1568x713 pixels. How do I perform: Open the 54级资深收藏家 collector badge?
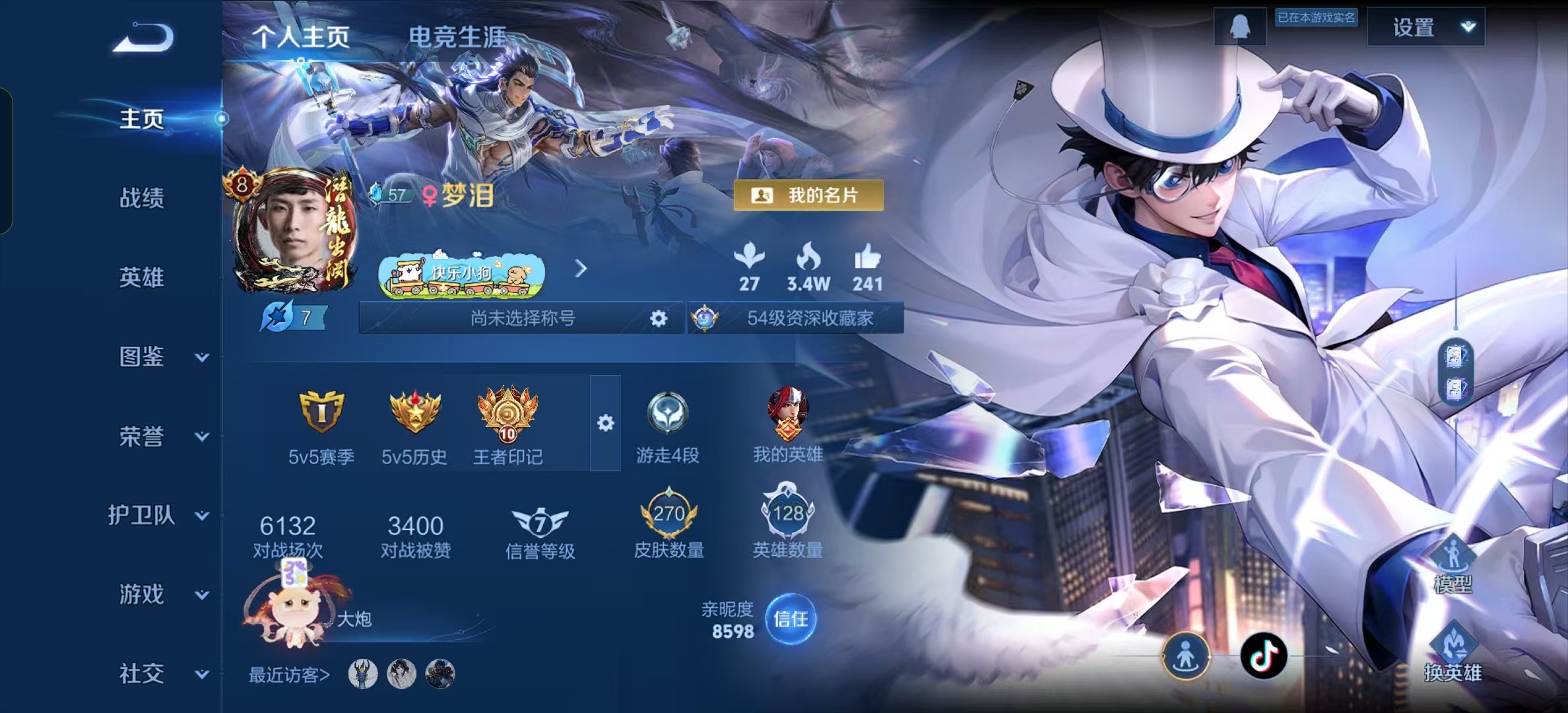point(796,318)
